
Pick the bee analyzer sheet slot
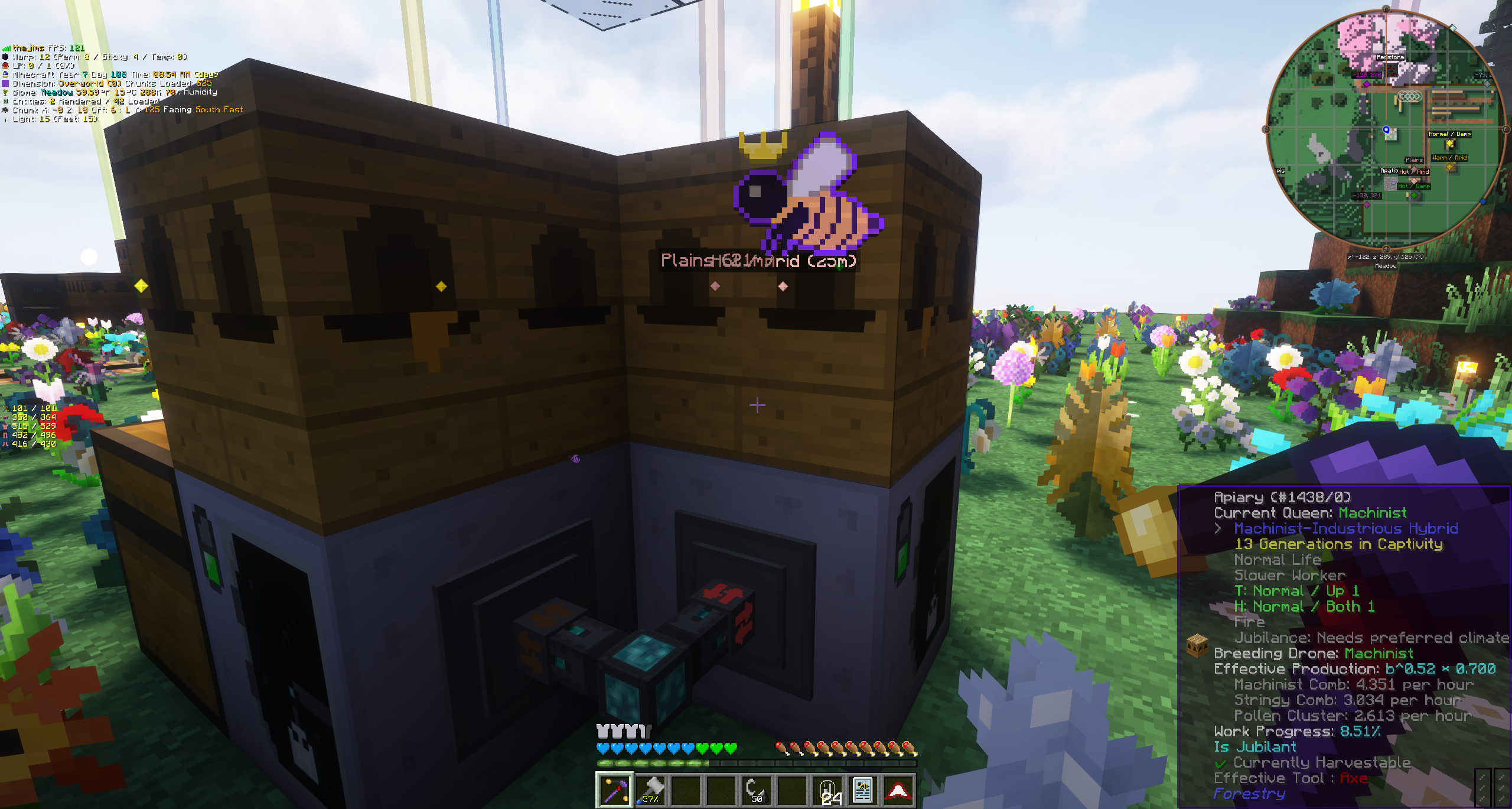(862, 790)
